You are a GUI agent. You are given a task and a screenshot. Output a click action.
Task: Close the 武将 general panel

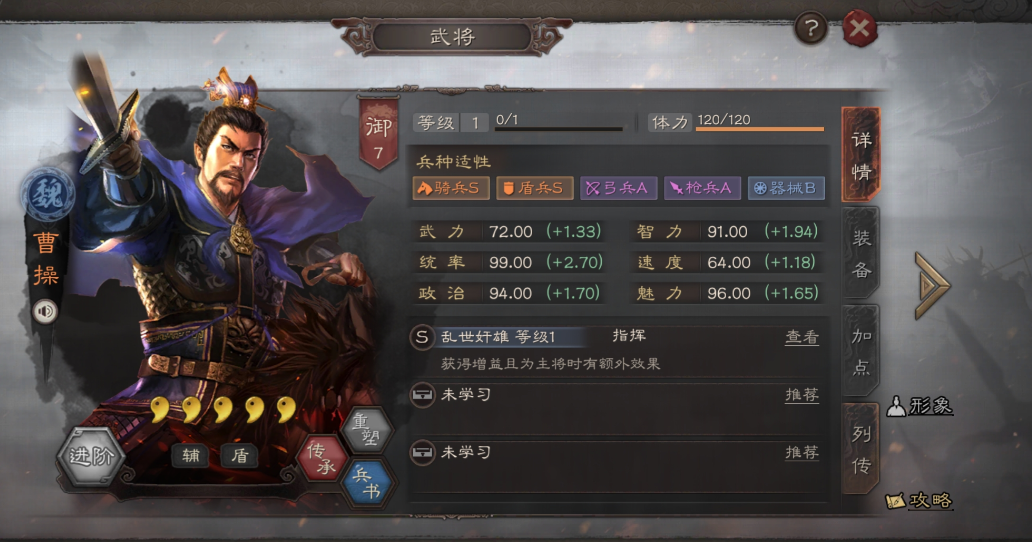[x=859, y=29]
